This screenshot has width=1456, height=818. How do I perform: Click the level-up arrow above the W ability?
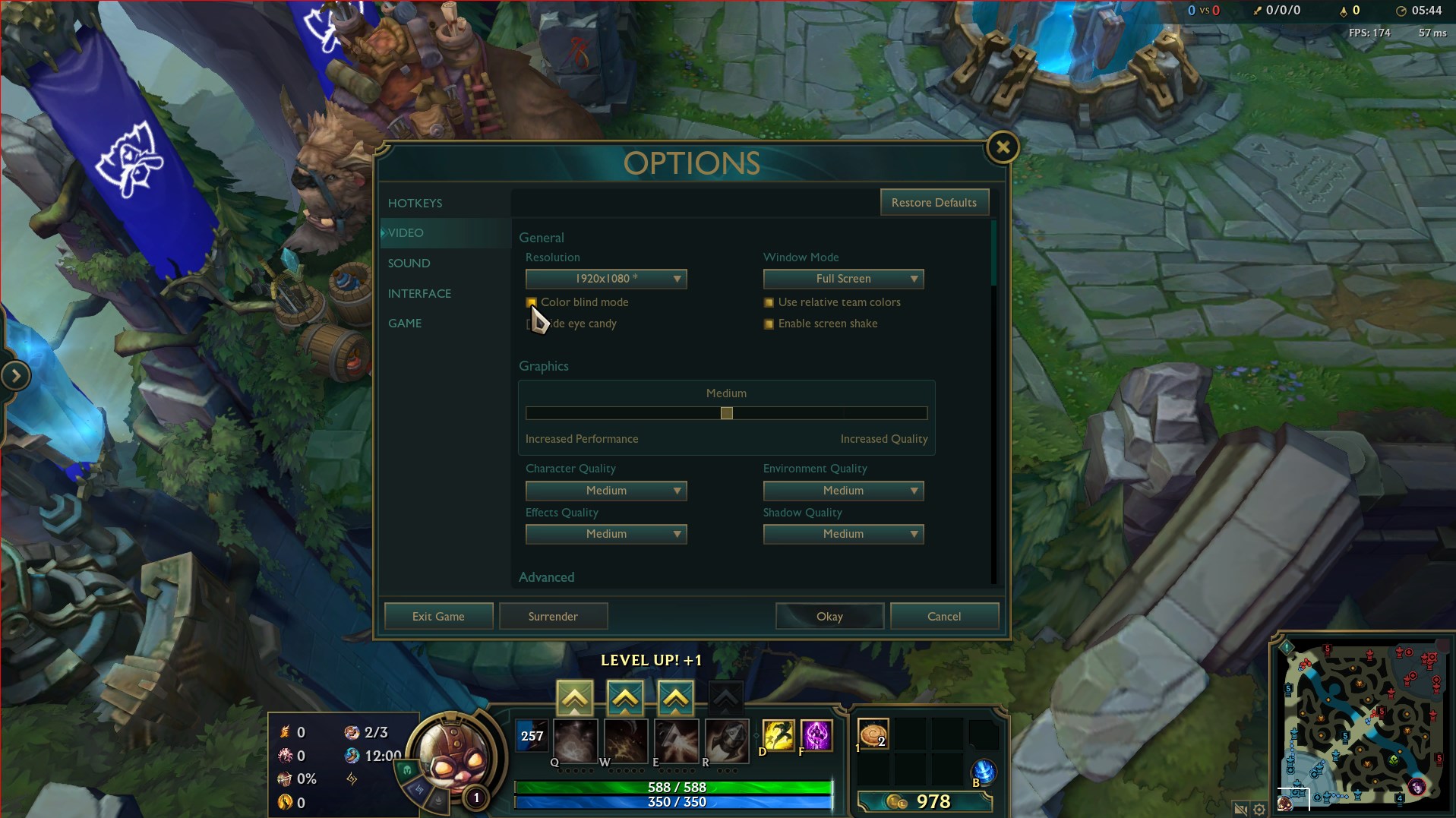click(x=624, y=696)
